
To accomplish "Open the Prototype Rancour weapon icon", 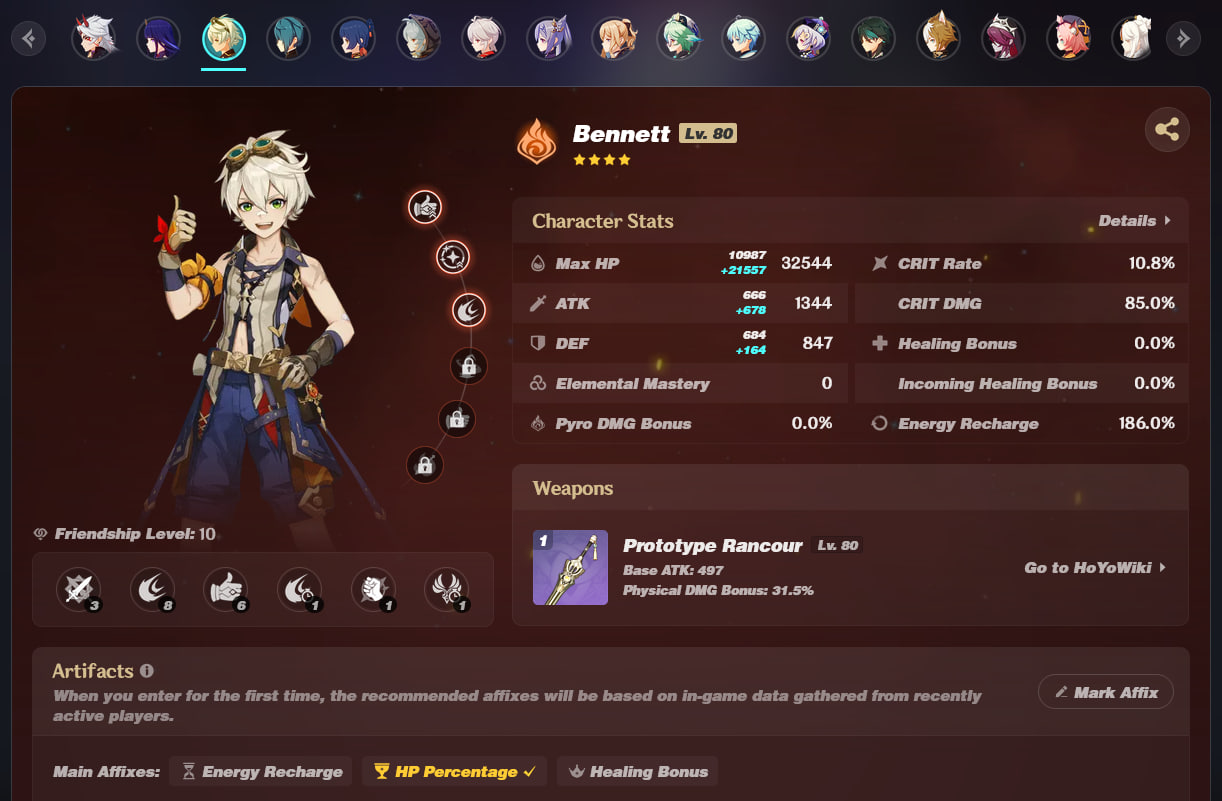I will pyautogui.click(x=570, y=568).
